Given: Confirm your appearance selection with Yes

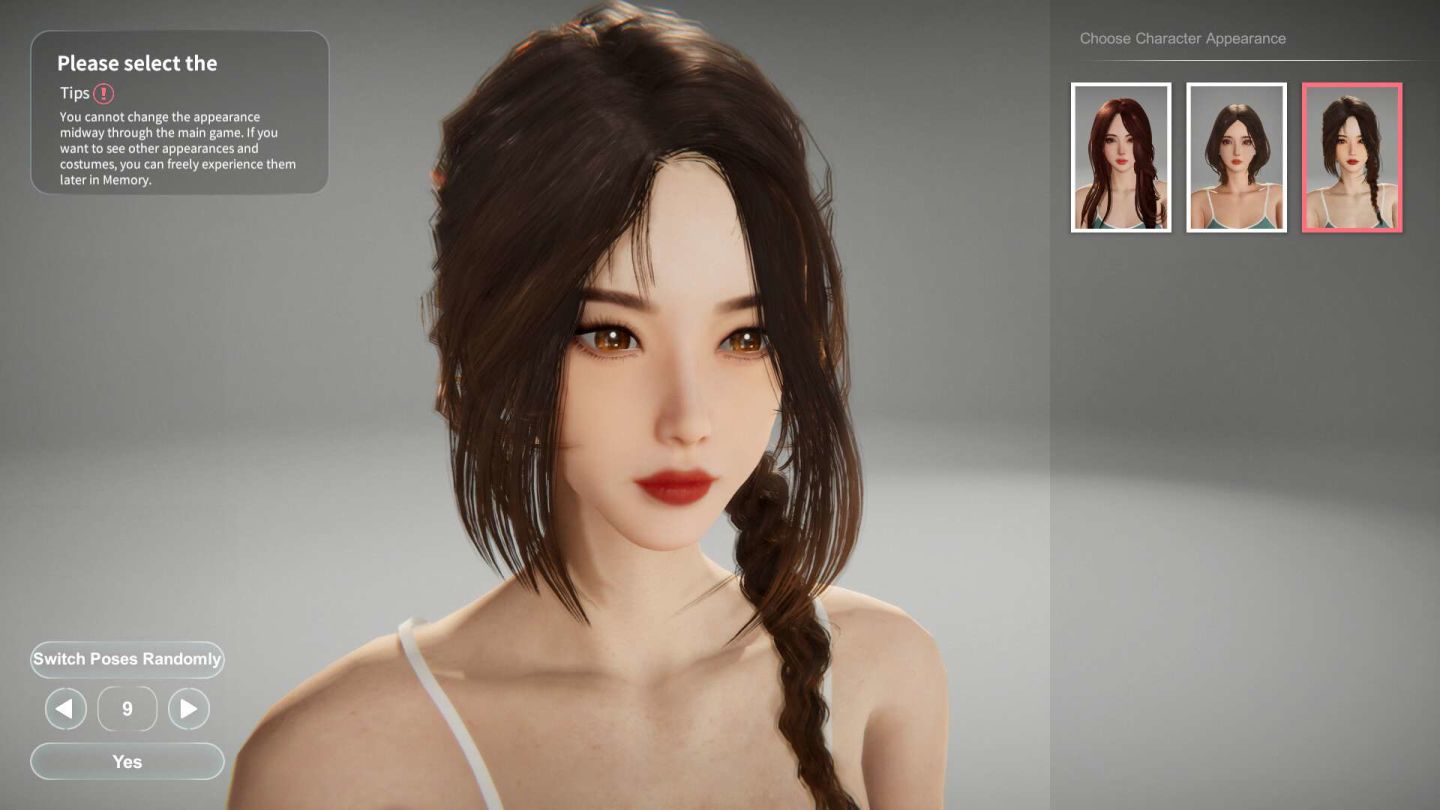Looking at the screenshot, I should pos(127,761).
